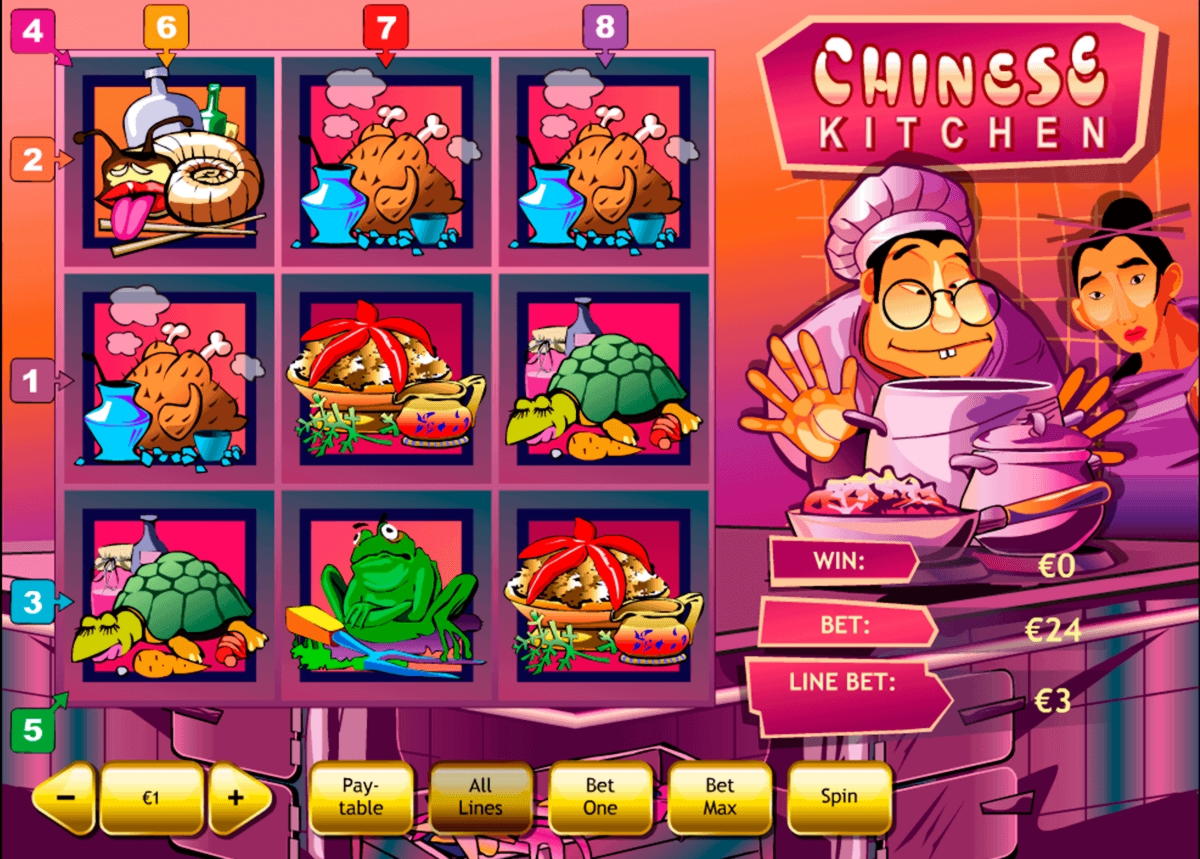This screenshot has height=859, width=1200.
Task: Choose the Bet One button
Action: tap(600, 797)
